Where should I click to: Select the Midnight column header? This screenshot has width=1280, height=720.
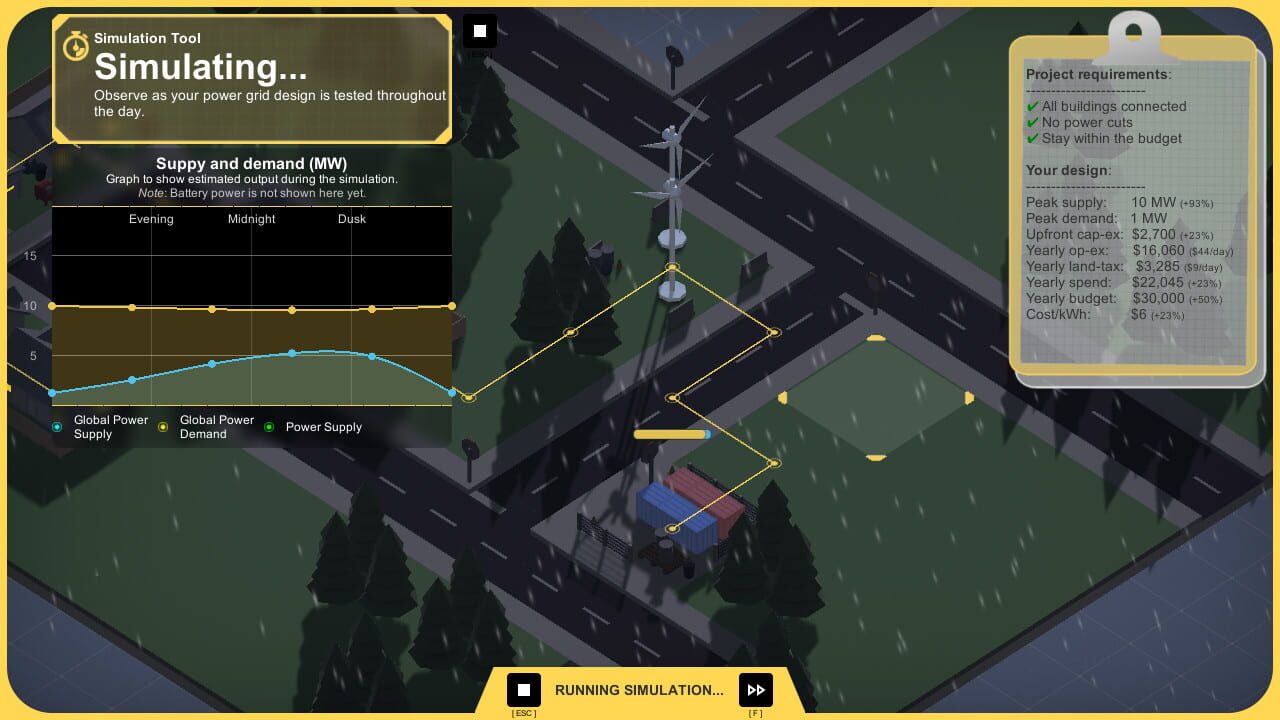pyautogui.click(x=251, y=219)
